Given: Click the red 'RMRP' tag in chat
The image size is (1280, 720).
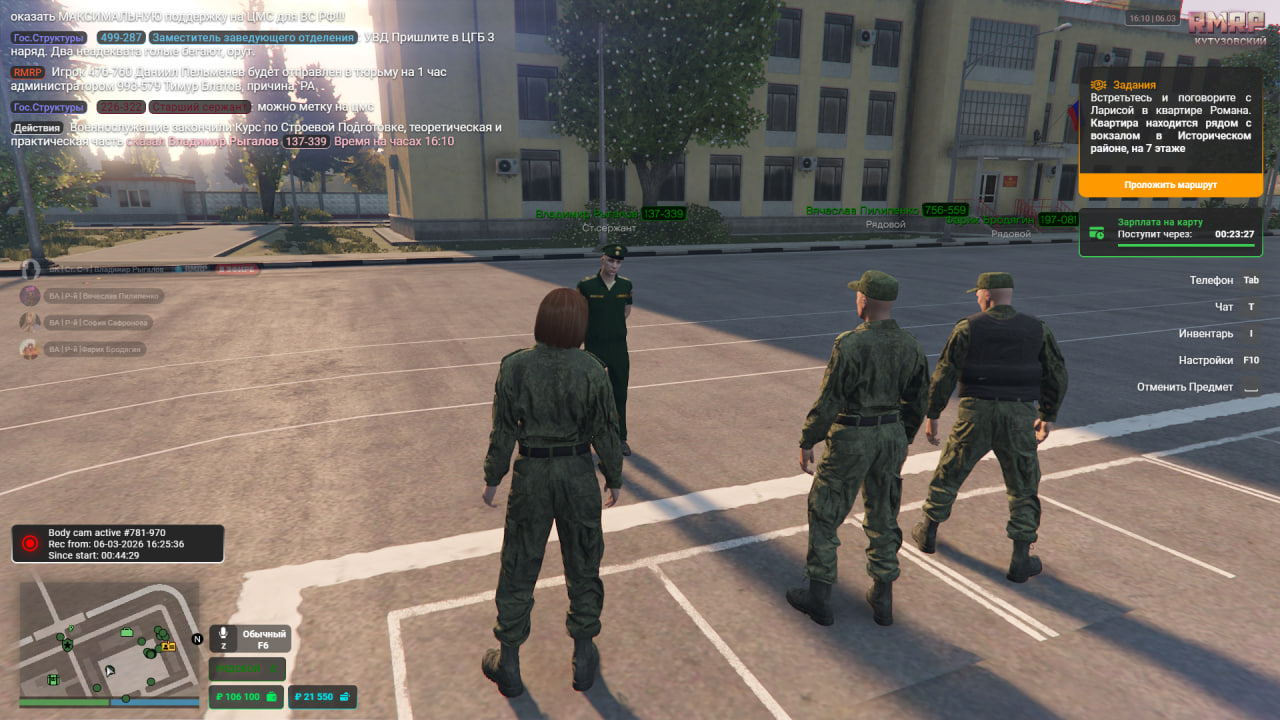Looking at the screenshot, I should point(27,72).
